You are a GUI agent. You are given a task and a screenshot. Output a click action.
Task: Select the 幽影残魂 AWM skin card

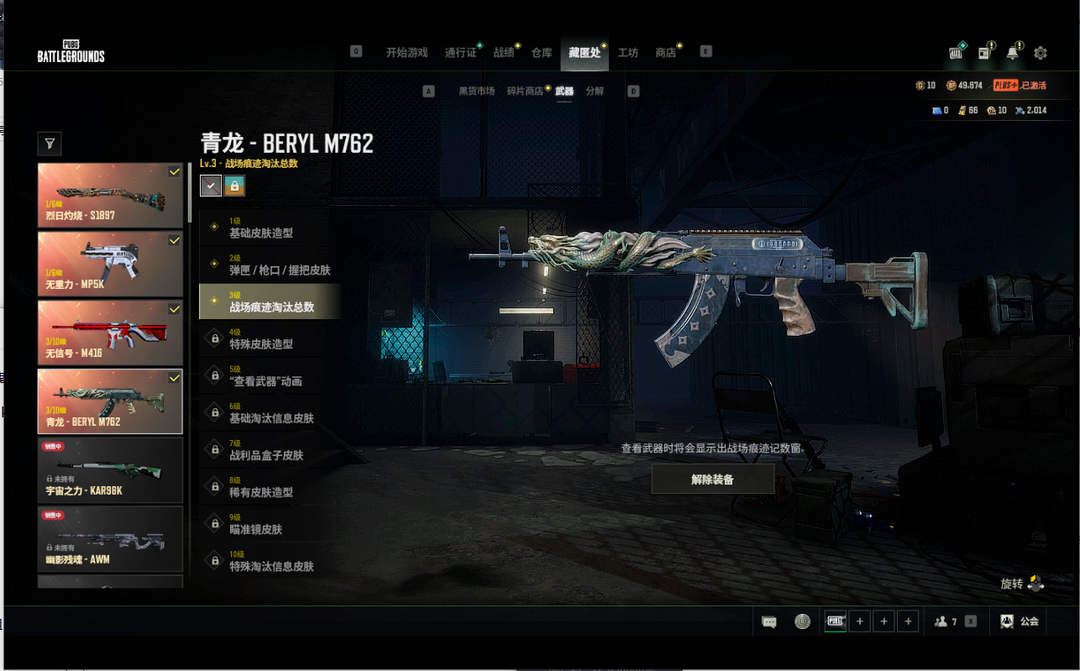point(110,538)
